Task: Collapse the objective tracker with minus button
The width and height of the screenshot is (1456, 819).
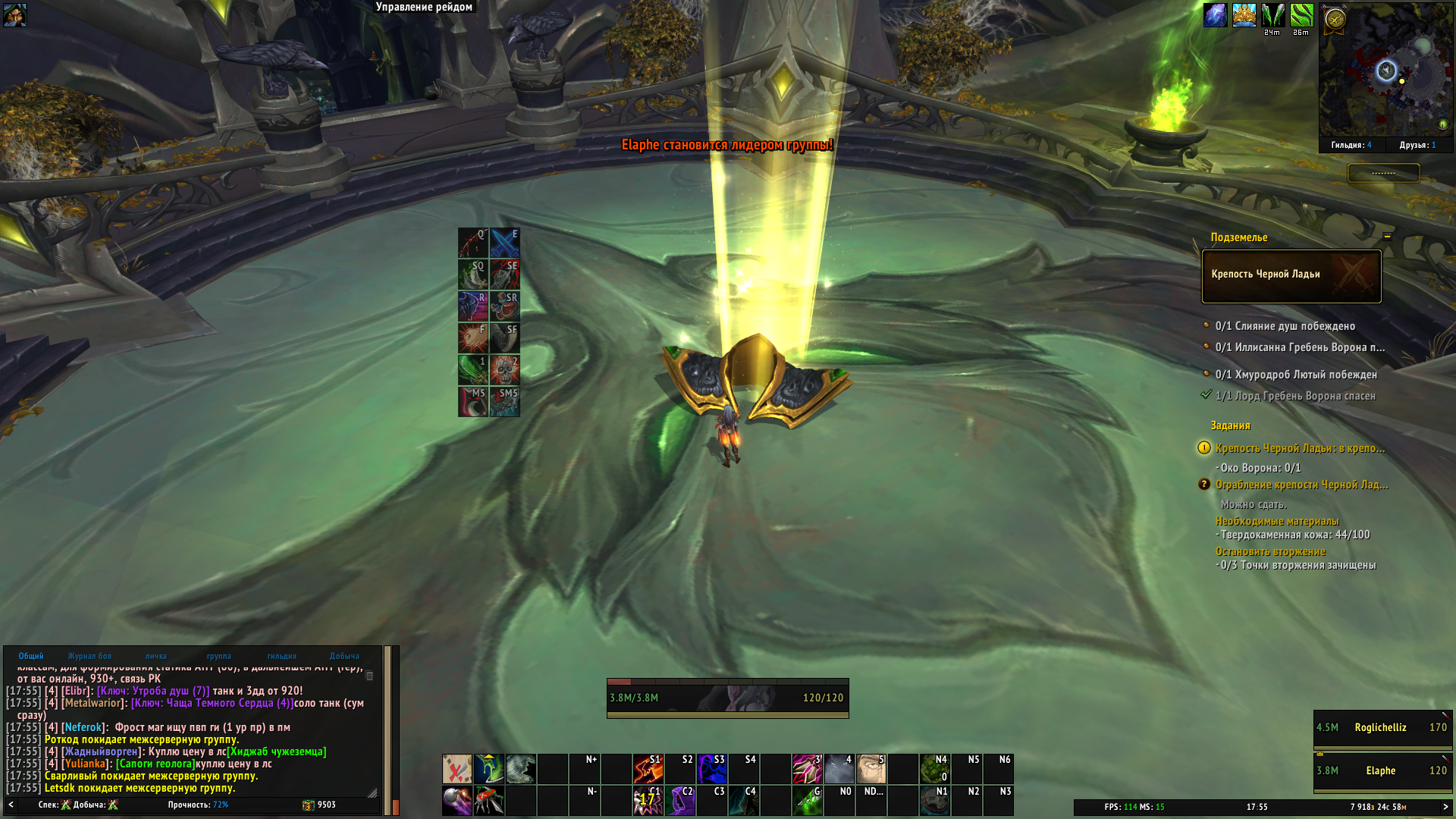Action: 1387,237
